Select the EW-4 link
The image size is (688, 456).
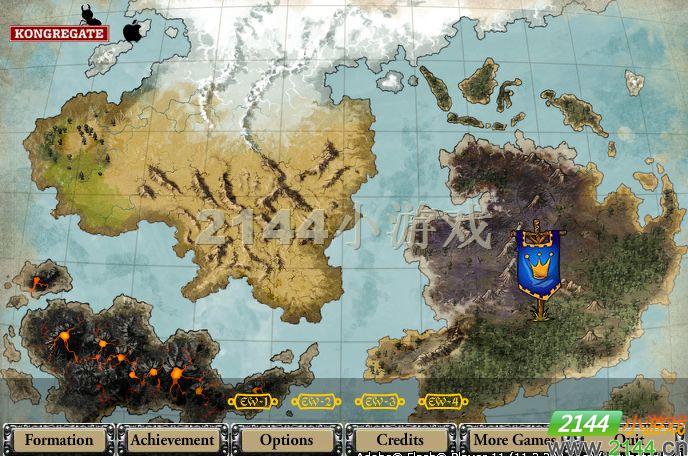pos(443,402)
